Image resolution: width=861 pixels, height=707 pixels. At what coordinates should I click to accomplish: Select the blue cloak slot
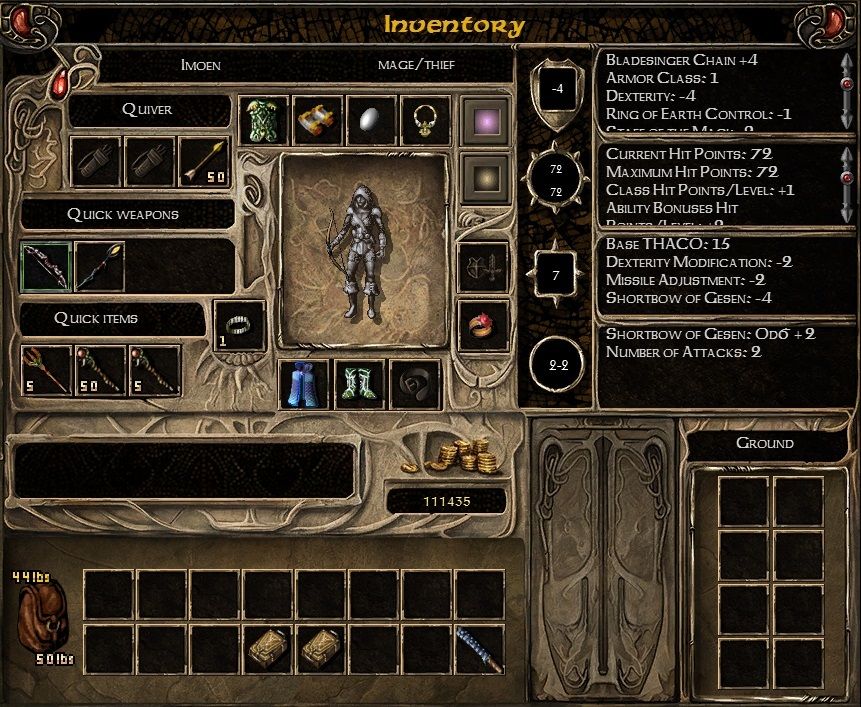304,385
